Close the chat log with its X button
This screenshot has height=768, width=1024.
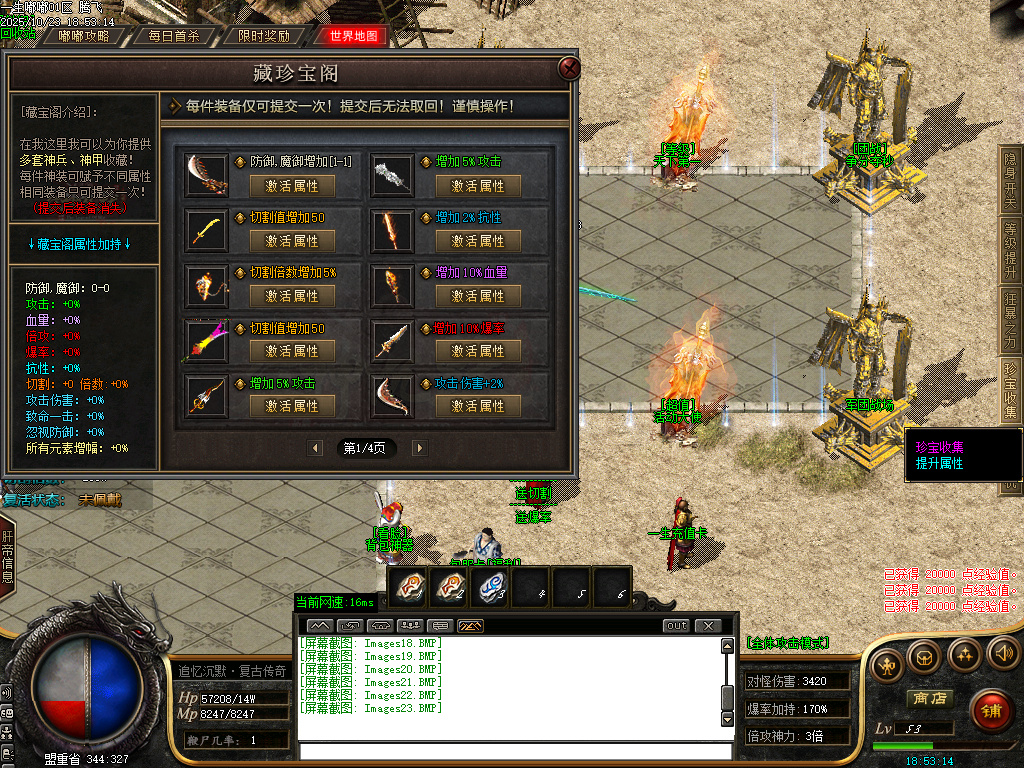708,626
